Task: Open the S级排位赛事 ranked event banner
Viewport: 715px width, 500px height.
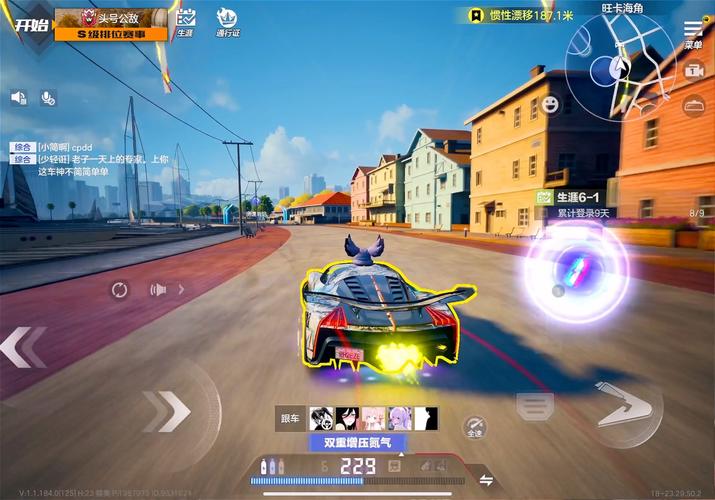Action: [x=110, y=33]
